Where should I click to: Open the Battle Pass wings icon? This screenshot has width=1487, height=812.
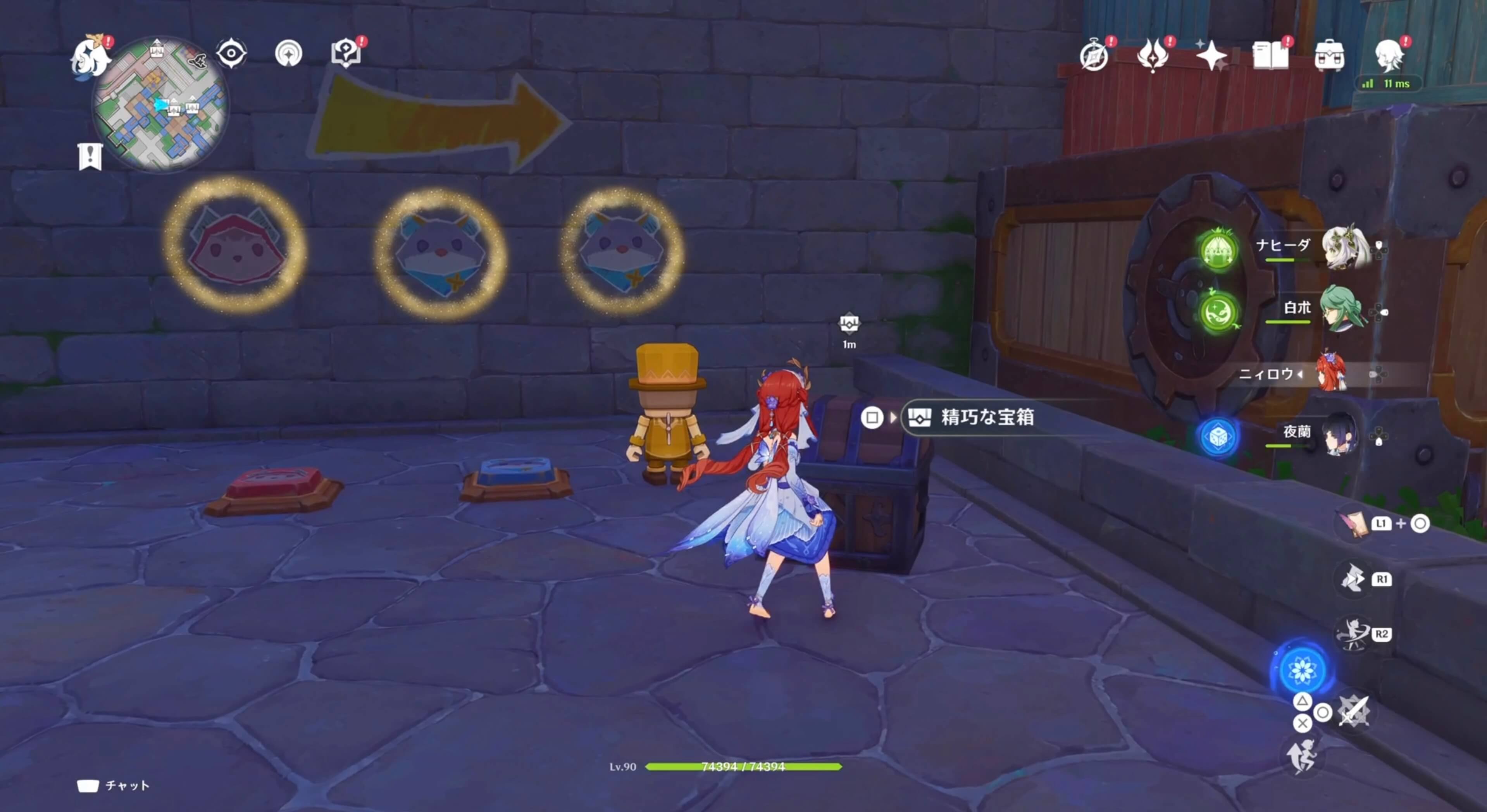[1152, 55]
